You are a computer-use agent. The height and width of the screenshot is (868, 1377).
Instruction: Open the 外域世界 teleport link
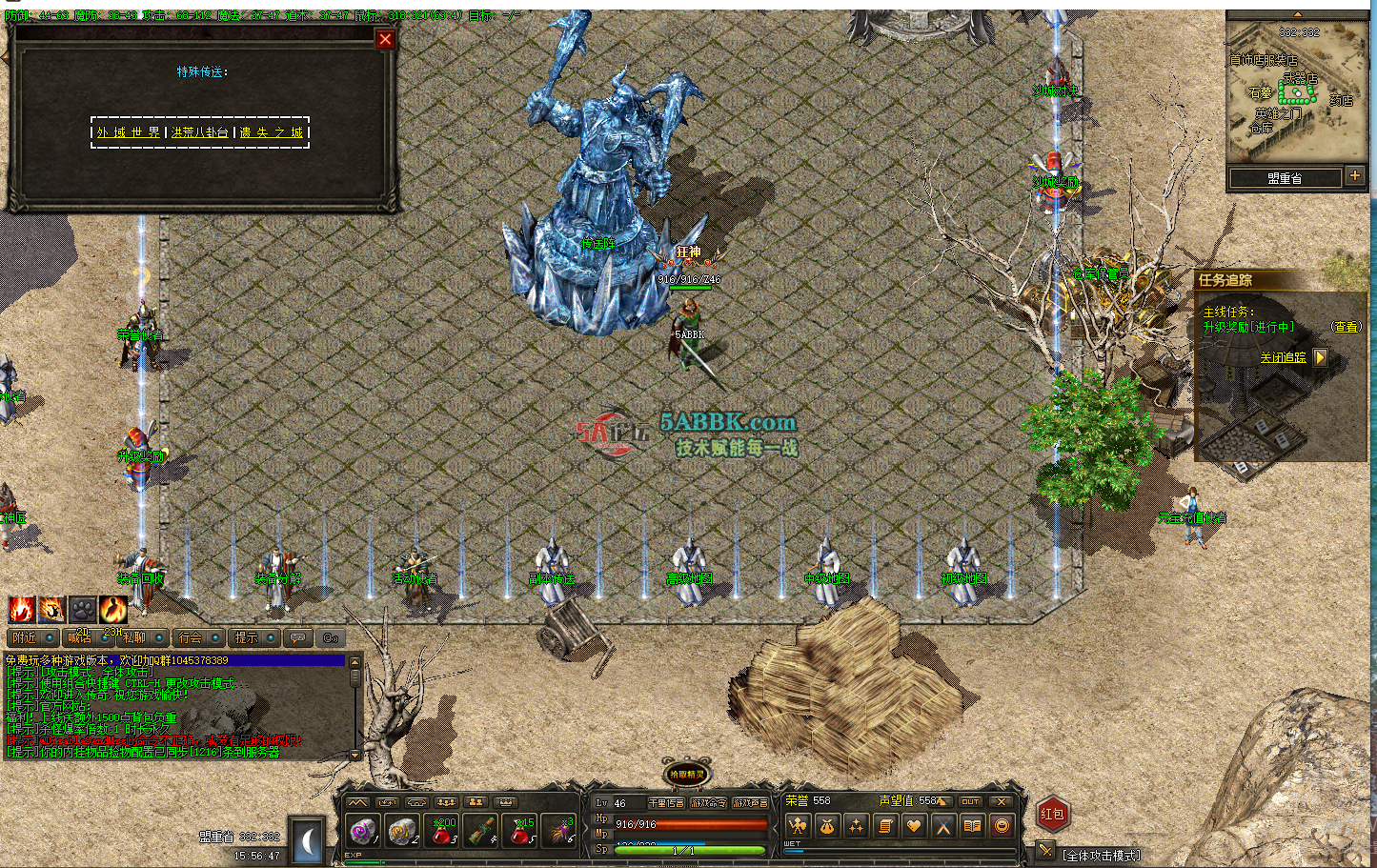click(129, 133)
